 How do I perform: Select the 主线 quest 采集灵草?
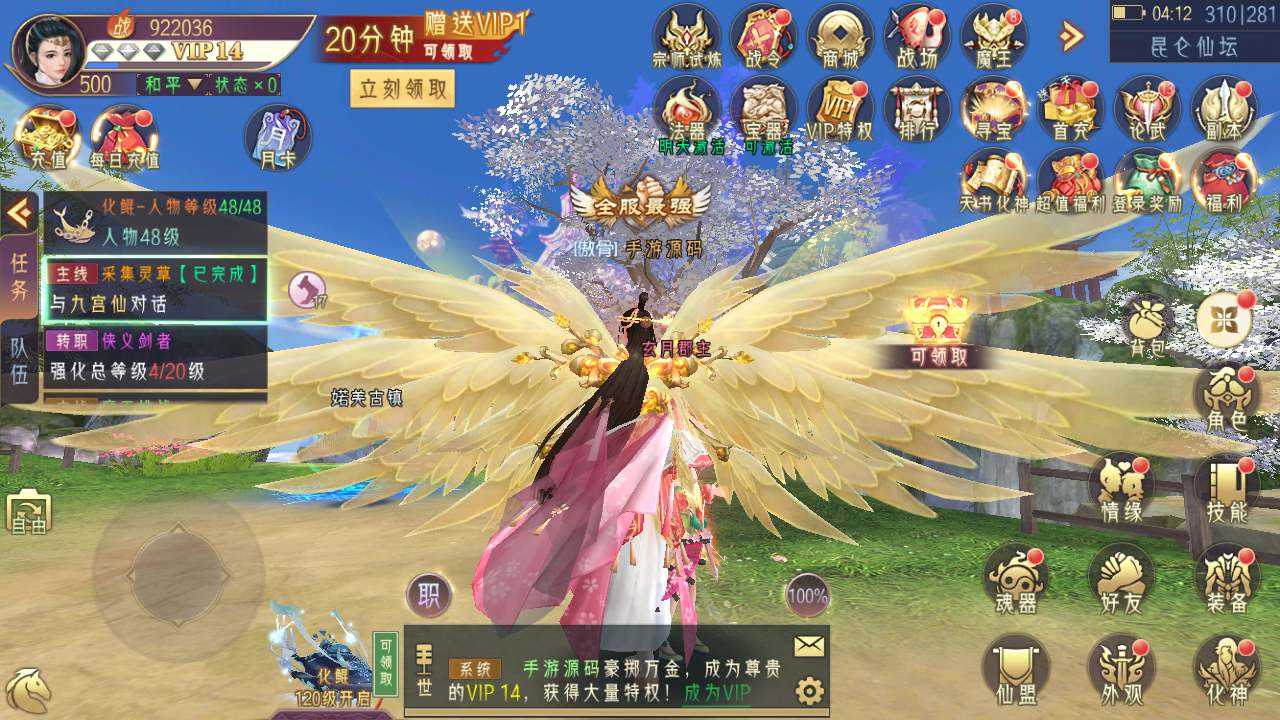coord(155,288)
